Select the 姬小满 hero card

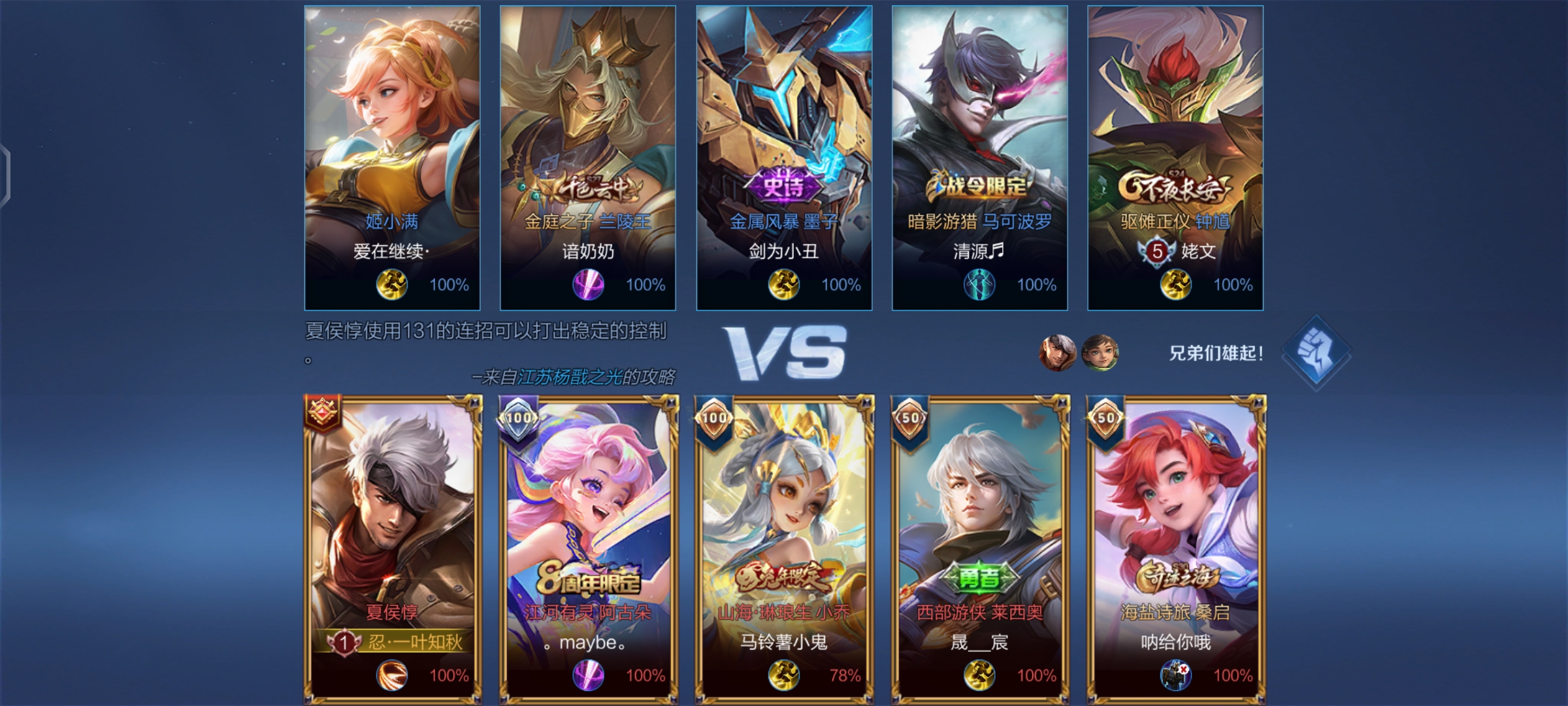392,157
